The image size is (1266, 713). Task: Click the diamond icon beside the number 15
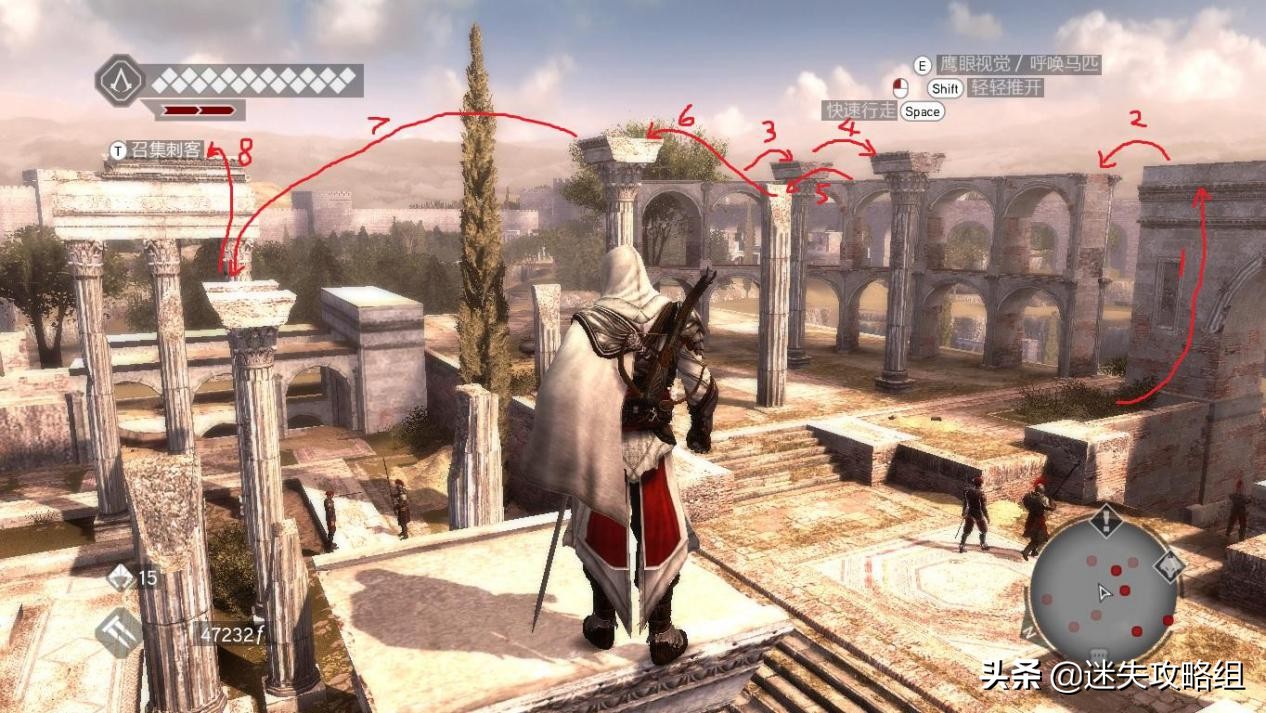tap(120, 577)
